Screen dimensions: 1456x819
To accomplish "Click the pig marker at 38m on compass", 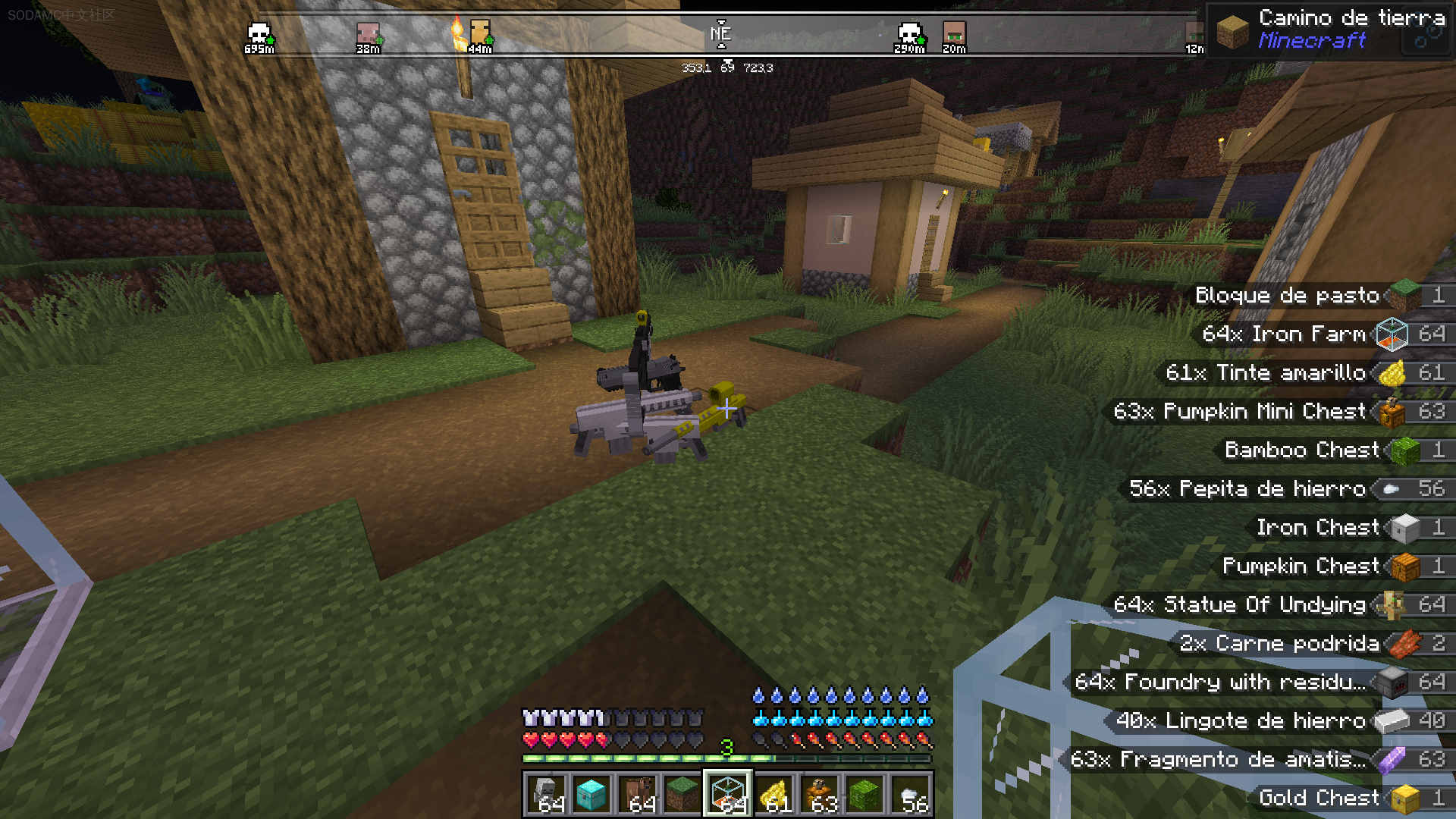I will [x=368, y=35].
